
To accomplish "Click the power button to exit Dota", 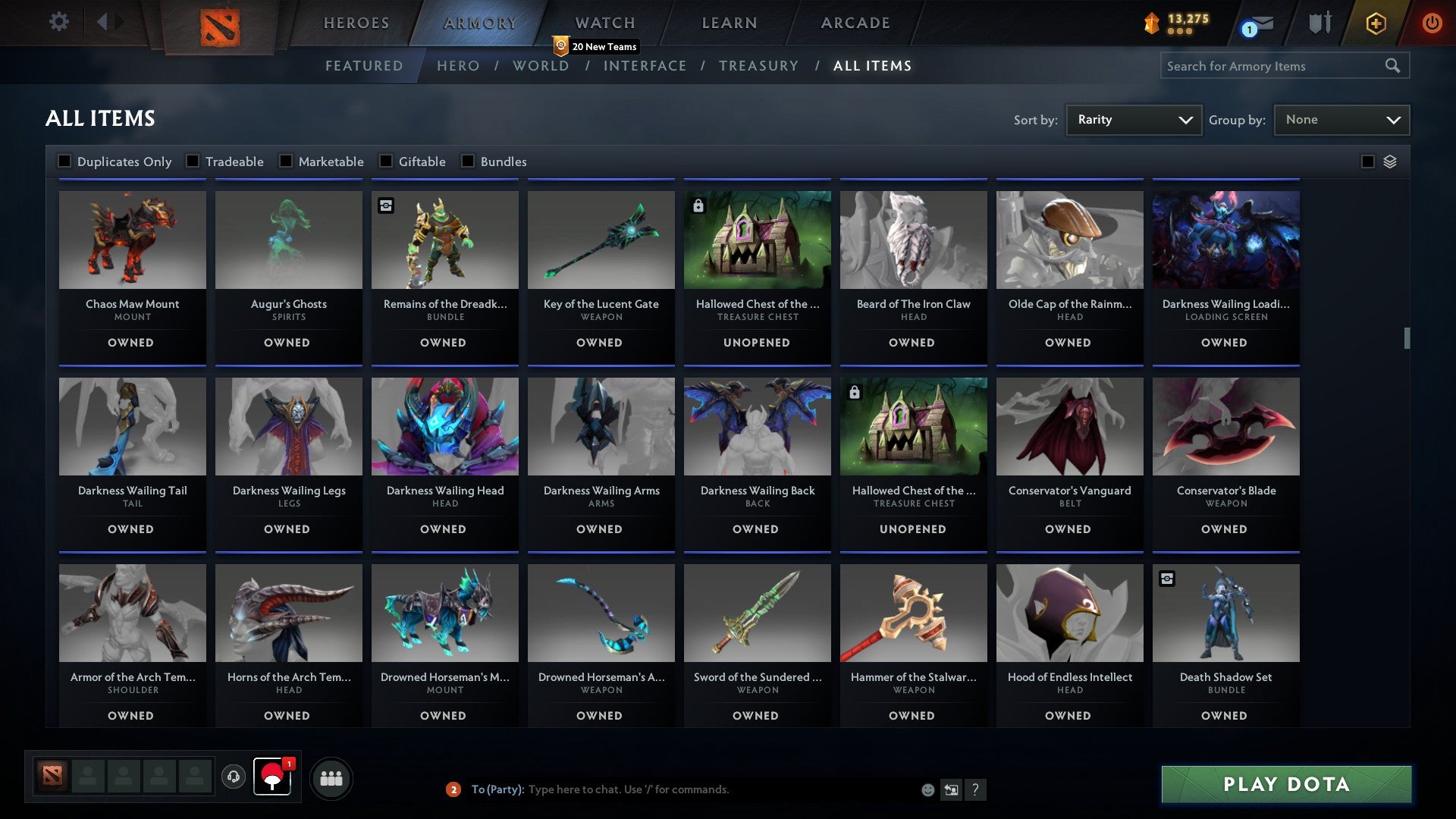I will [1432, 23].
